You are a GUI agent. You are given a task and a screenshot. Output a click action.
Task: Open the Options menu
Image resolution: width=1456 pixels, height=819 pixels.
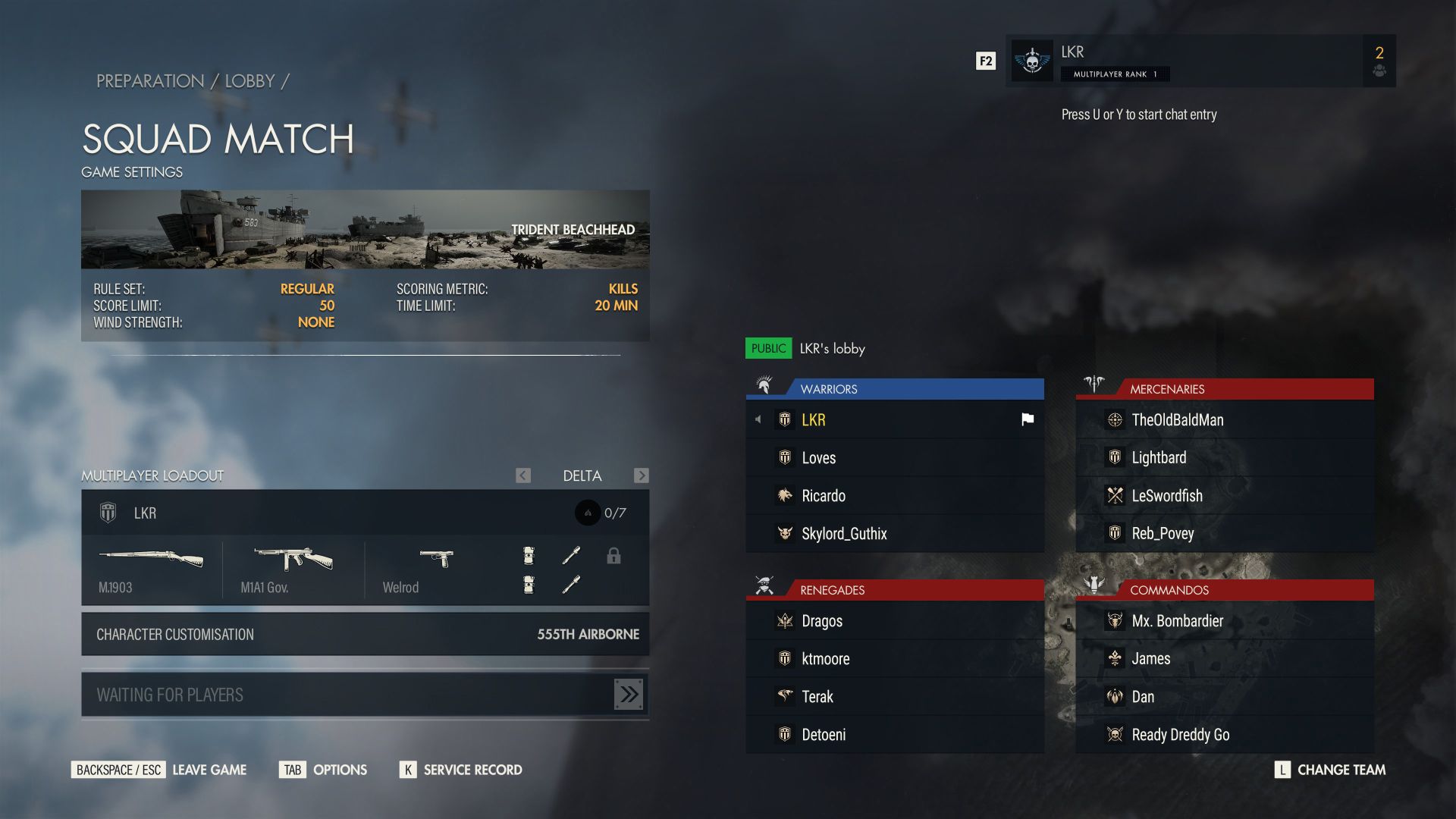(323, 770)
